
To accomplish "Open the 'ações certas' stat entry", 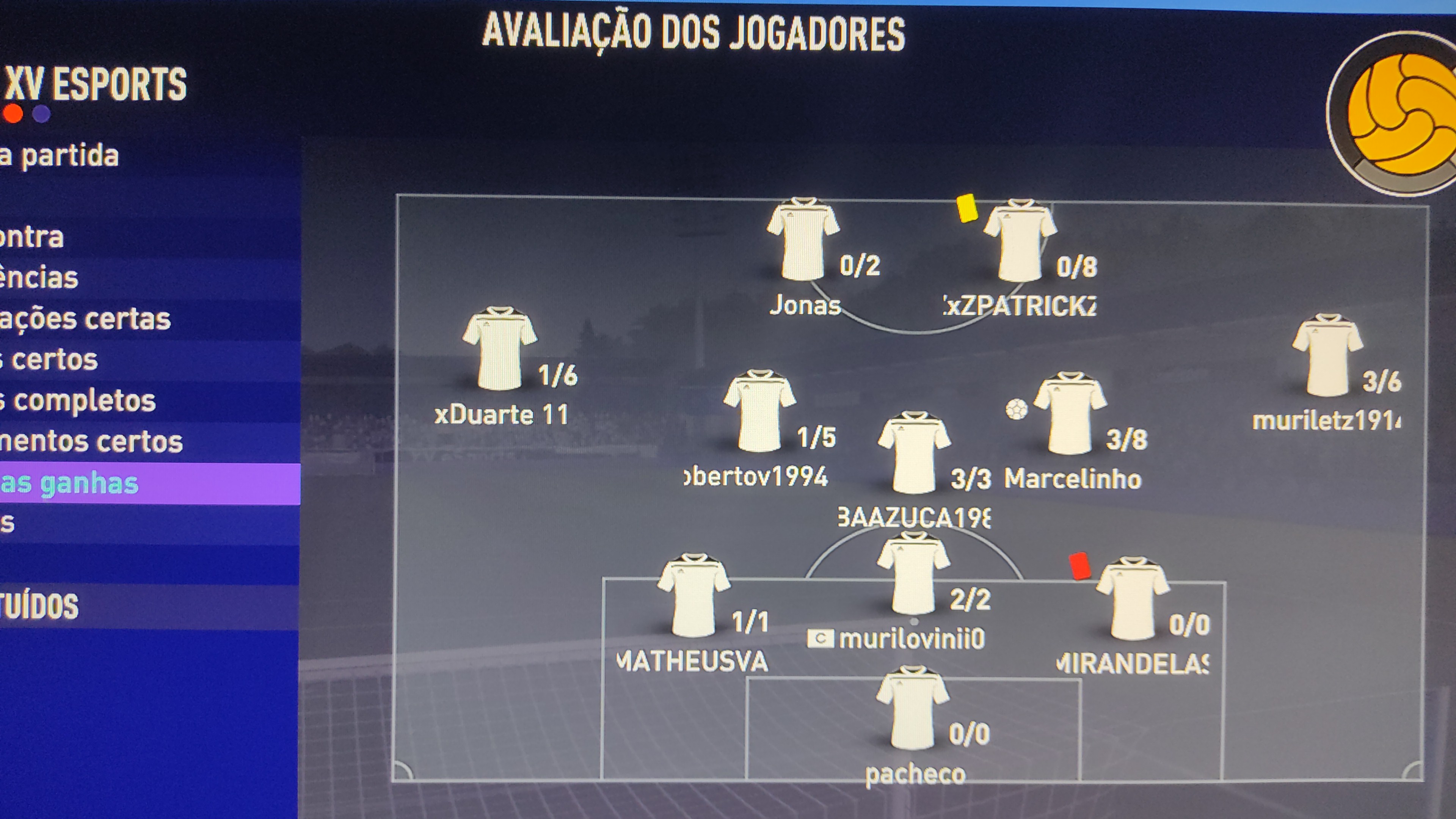I will point(85,319).
